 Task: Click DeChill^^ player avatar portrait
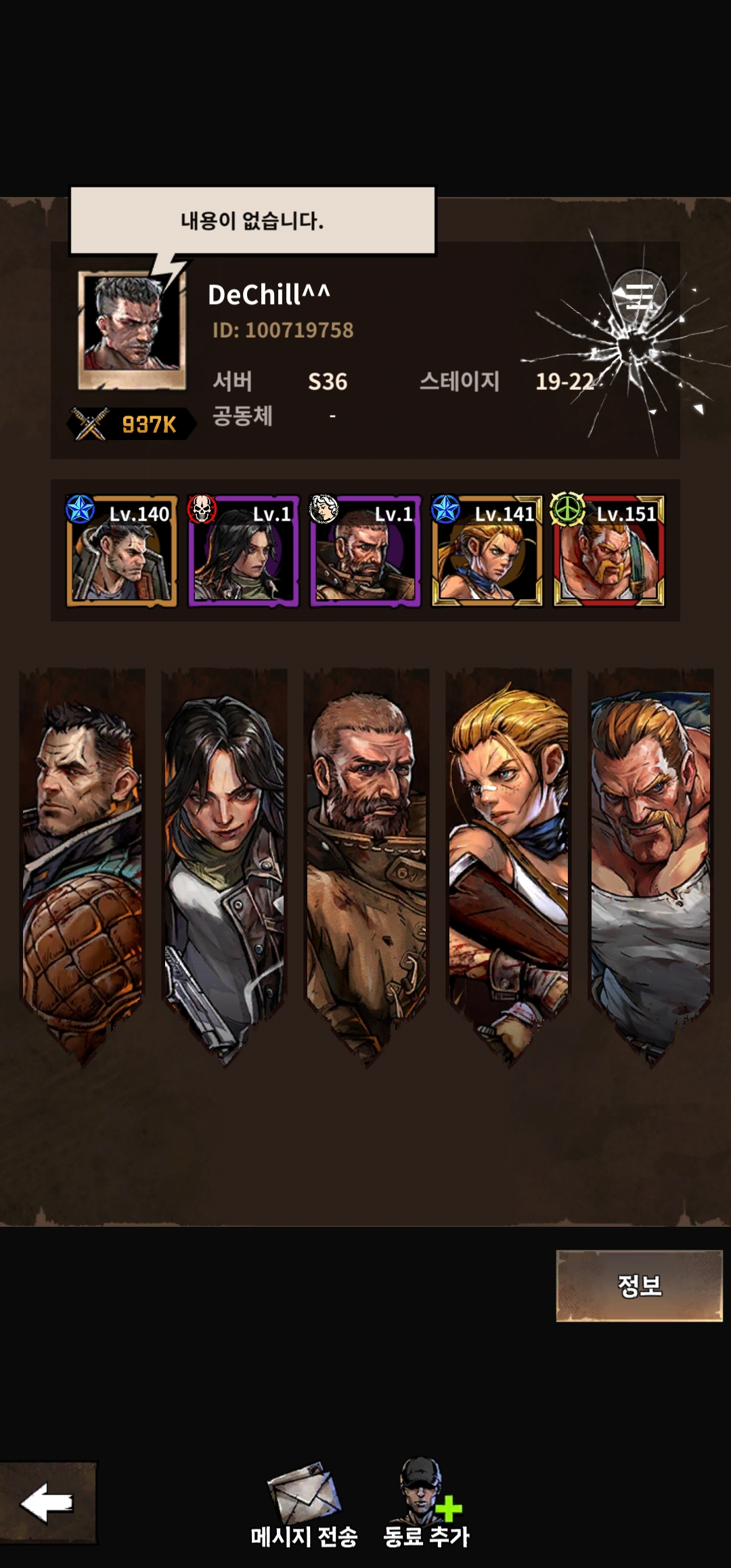click(132, 330)
